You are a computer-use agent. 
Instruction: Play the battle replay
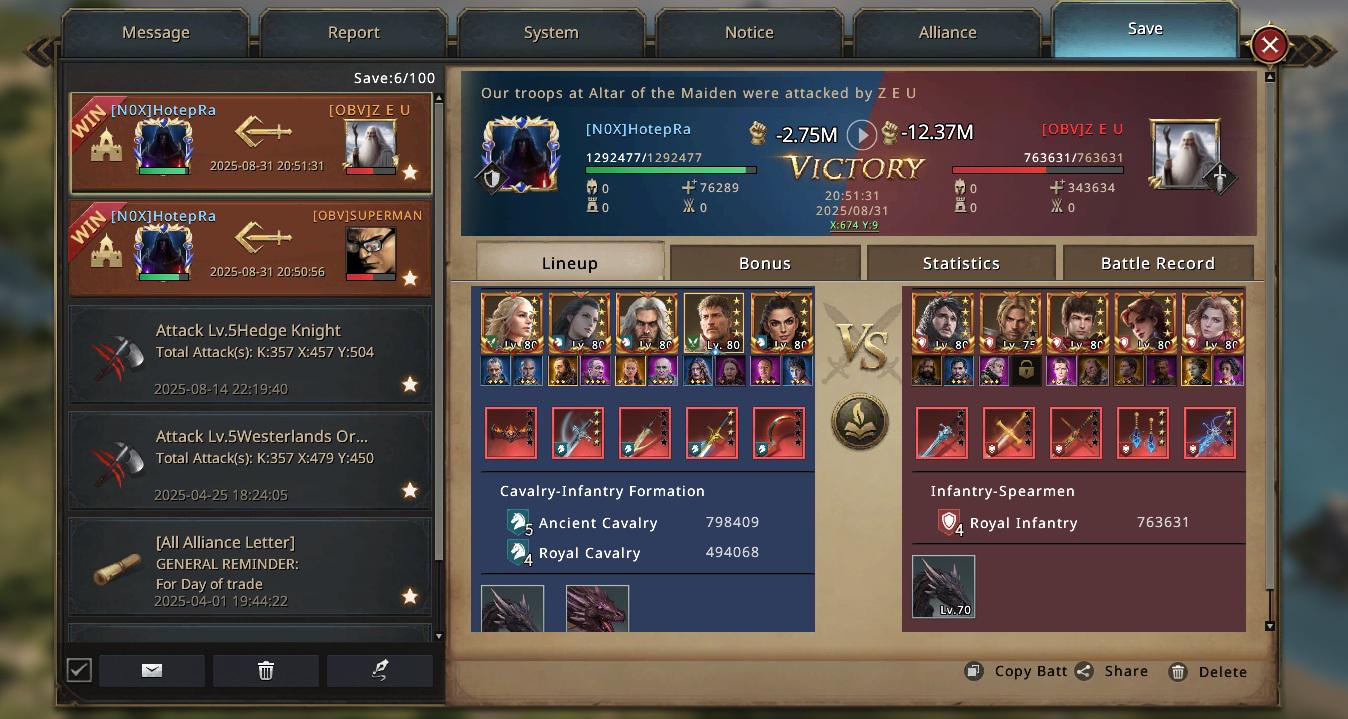point(861,134)
